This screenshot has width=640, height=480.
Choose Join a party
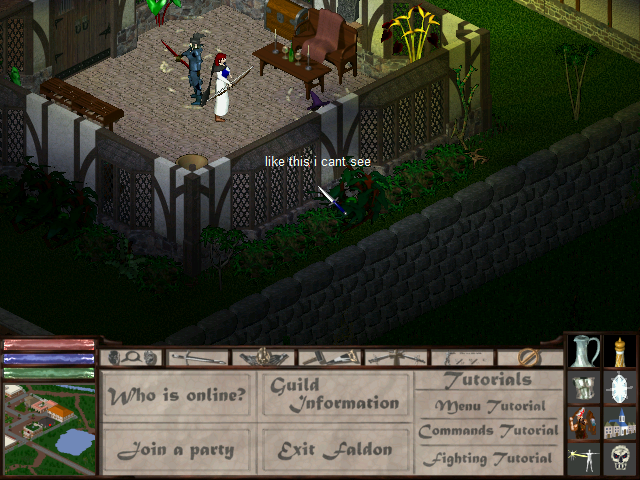[x=178, y=449]
